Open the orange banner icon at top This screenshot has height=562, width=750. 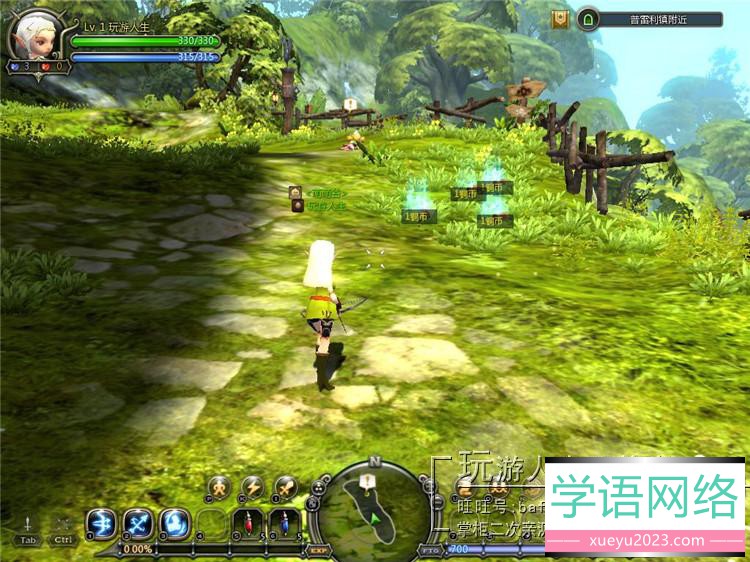pos(560,19)
